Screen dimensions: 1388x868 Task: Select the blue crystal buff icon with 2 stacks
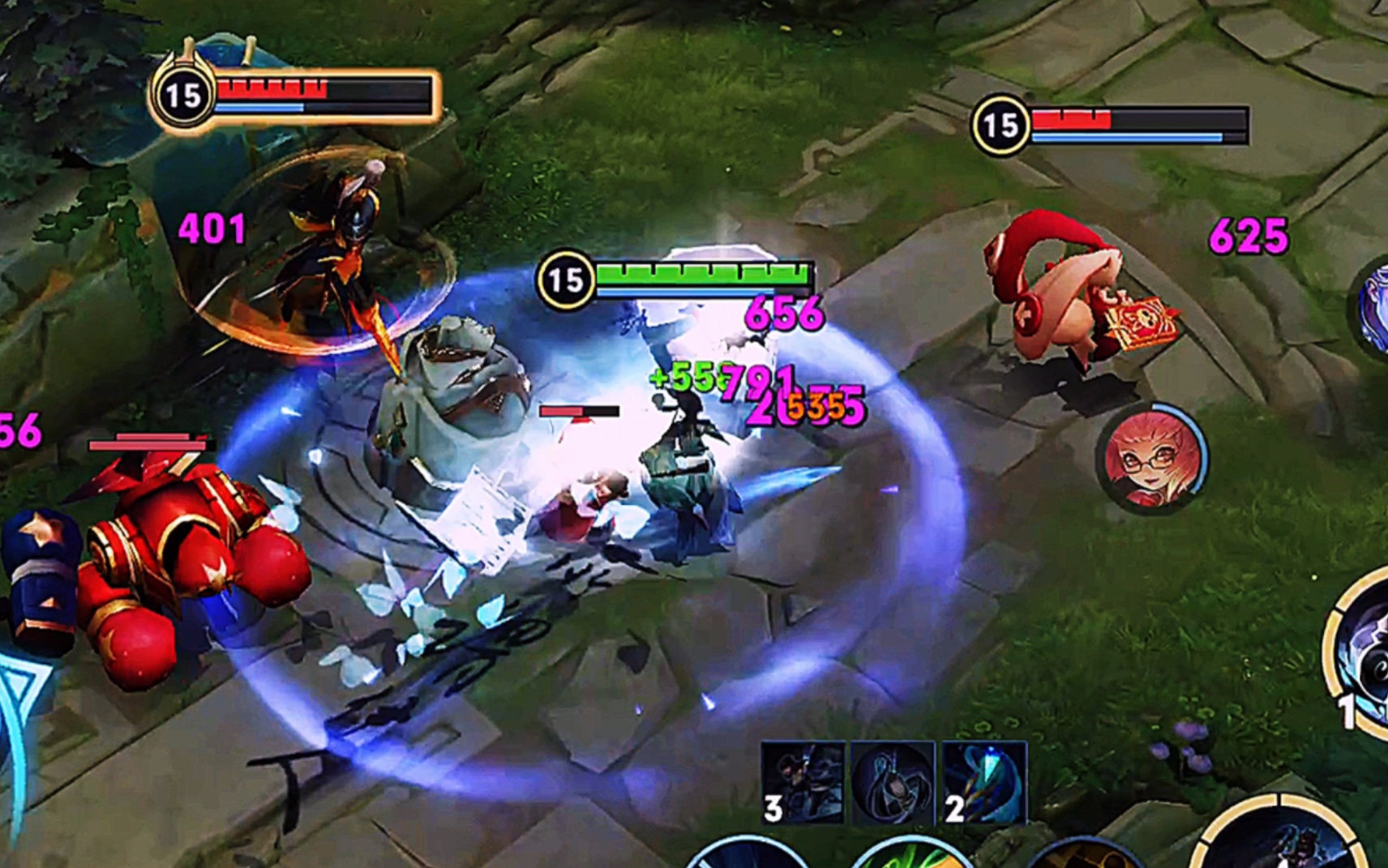[983, 784]
